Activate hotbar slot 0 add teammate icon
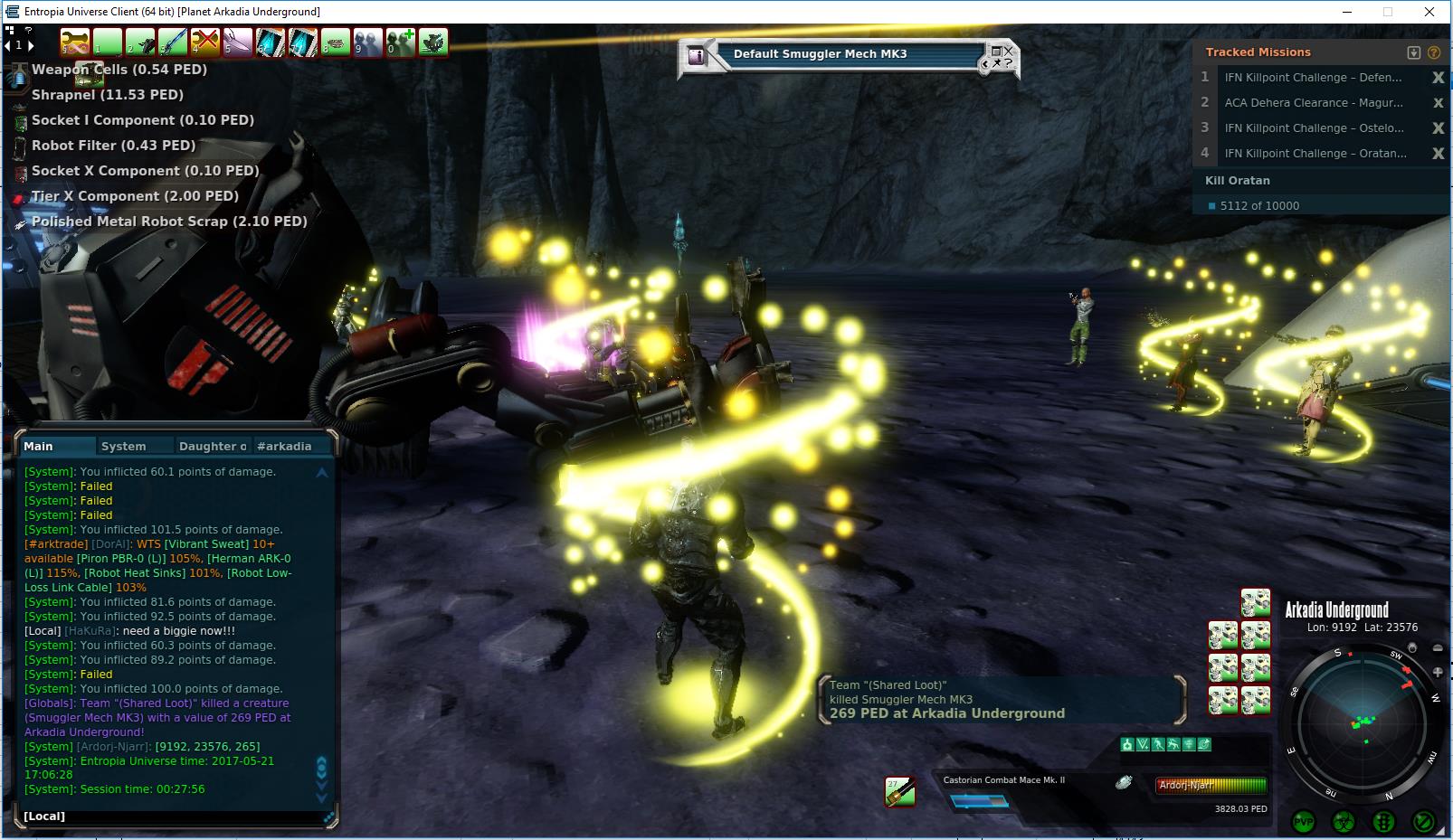 pyautogui.click(x=401, y=42)
